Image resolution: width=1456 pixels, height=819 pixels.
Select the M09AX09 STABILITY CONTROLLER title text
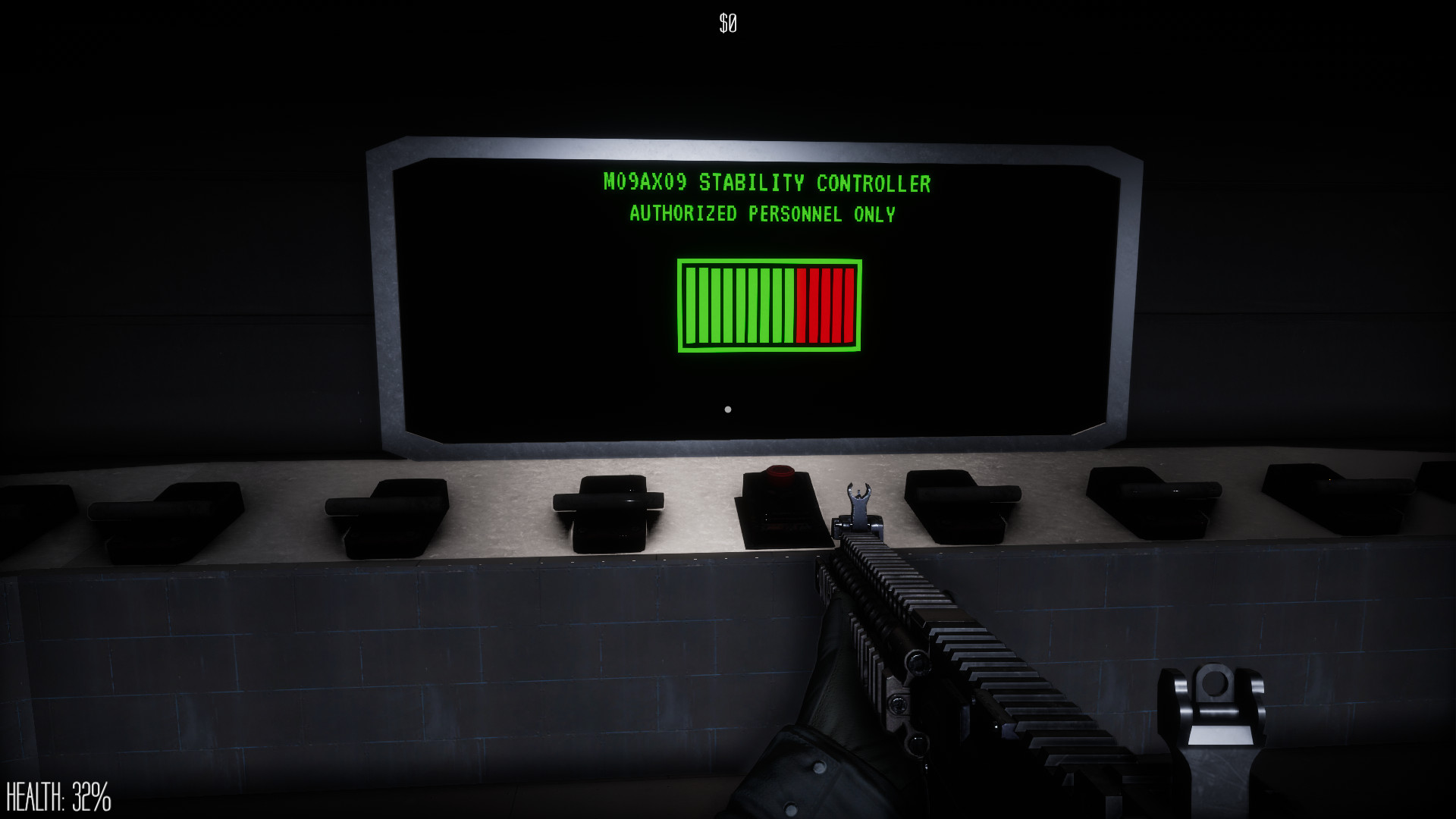pyautogui.click(x=766, y=183)
